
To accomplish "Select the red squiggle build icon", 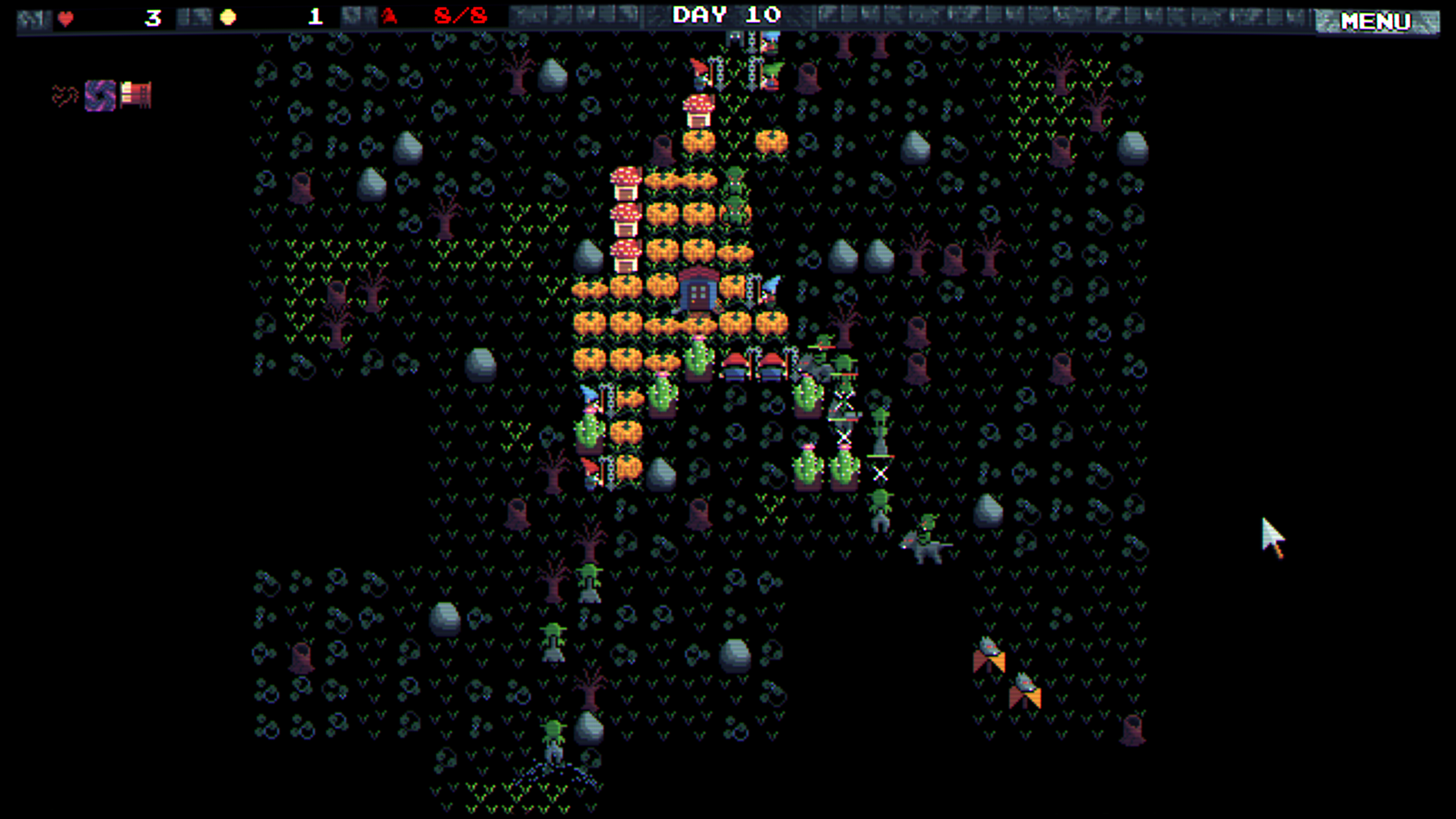I will [x=64, y=94].
